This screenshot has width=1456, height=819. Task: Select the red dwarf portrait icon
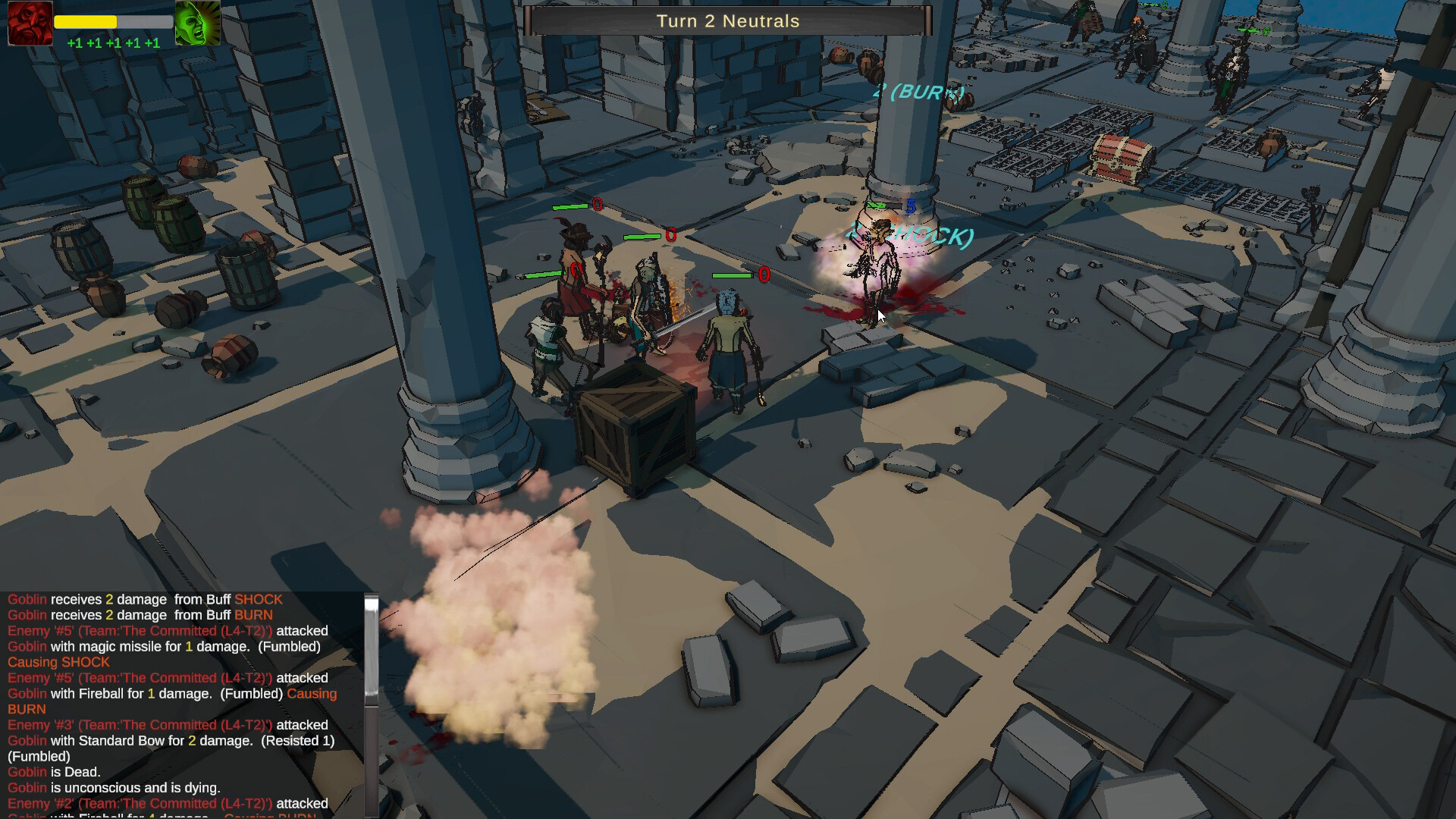(x=30, y=23)
